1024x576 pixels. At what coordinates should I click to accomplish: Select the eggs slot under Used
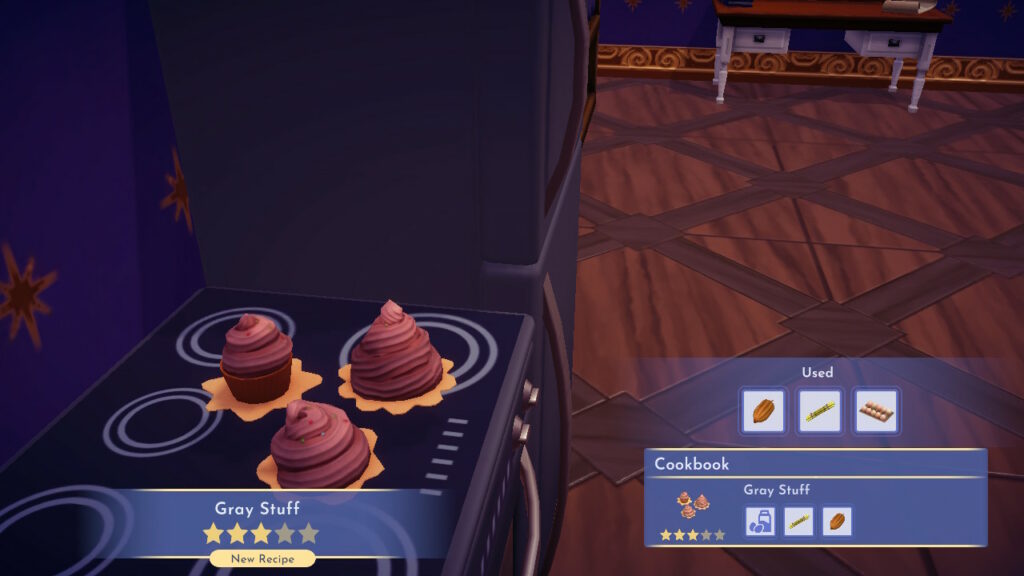pos(876,410)
